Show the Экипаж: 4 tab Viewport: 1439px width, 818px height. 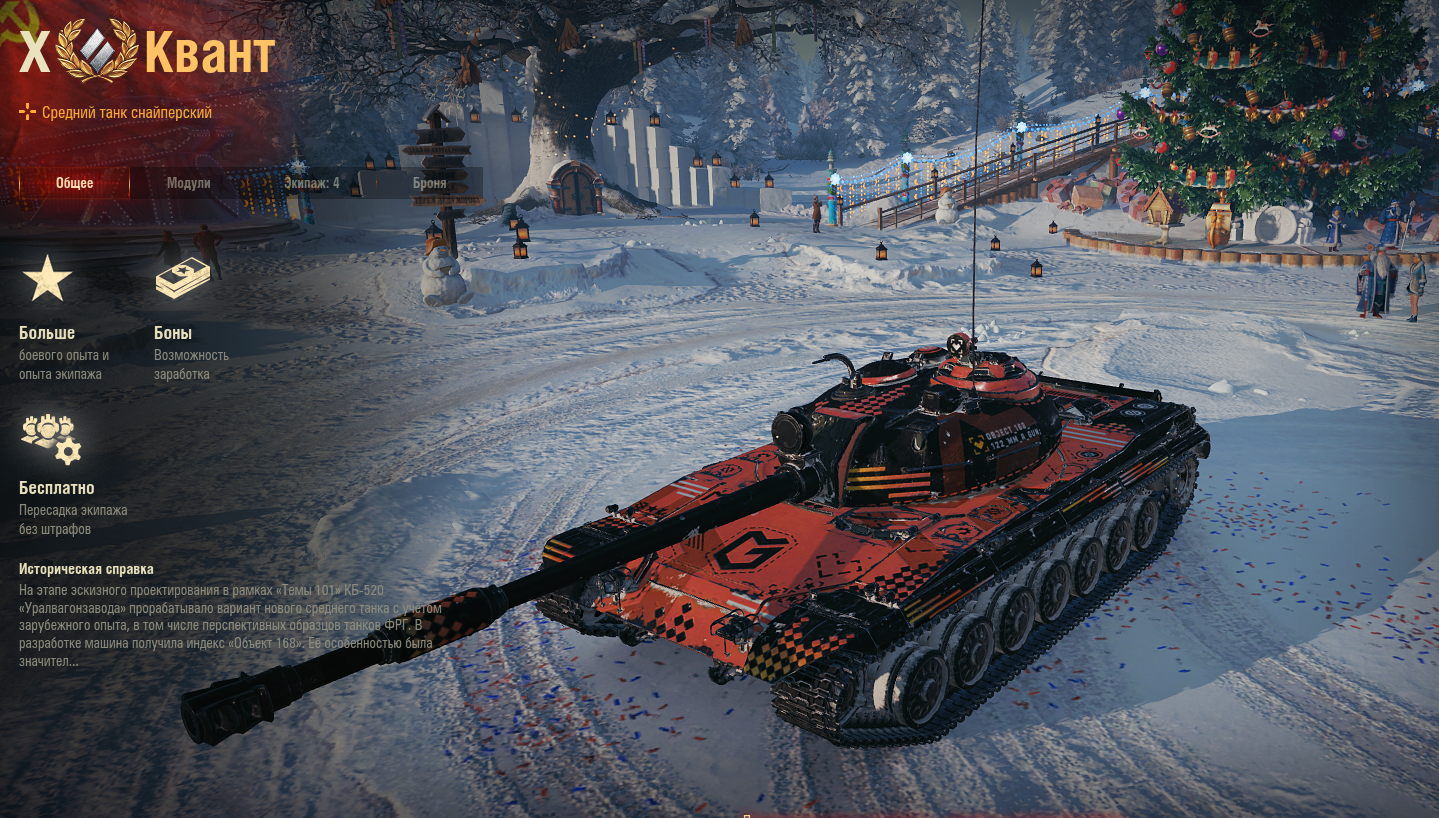(x=311, y=183)
